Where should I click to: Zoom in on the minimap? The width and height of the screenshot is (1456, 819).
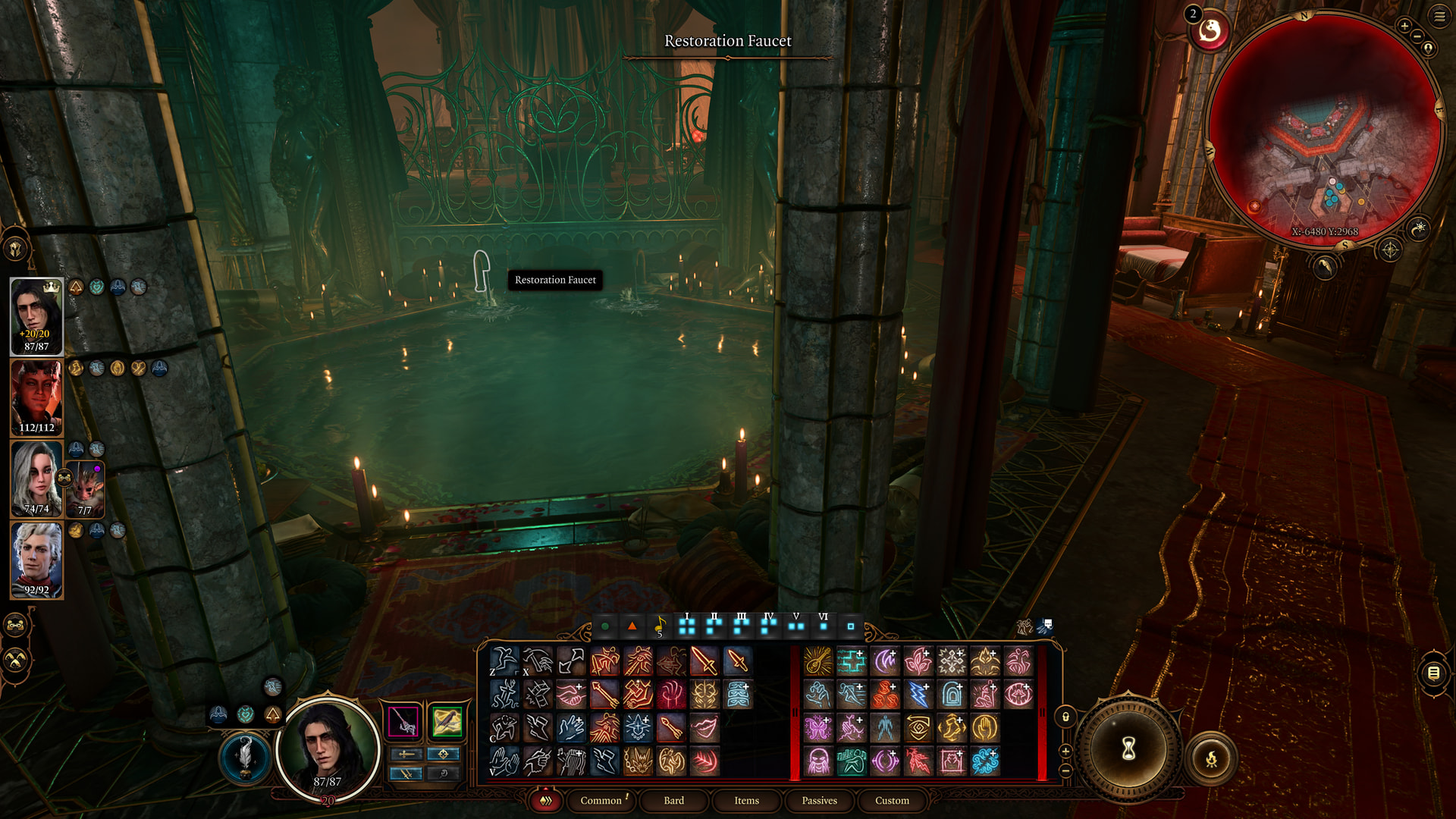pyautogui.click(x=1404, y=27)
